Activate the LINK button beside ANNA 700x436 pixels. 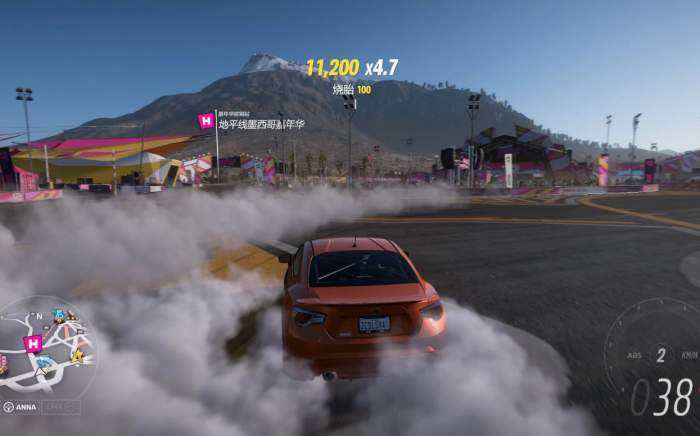click(61, 407)
